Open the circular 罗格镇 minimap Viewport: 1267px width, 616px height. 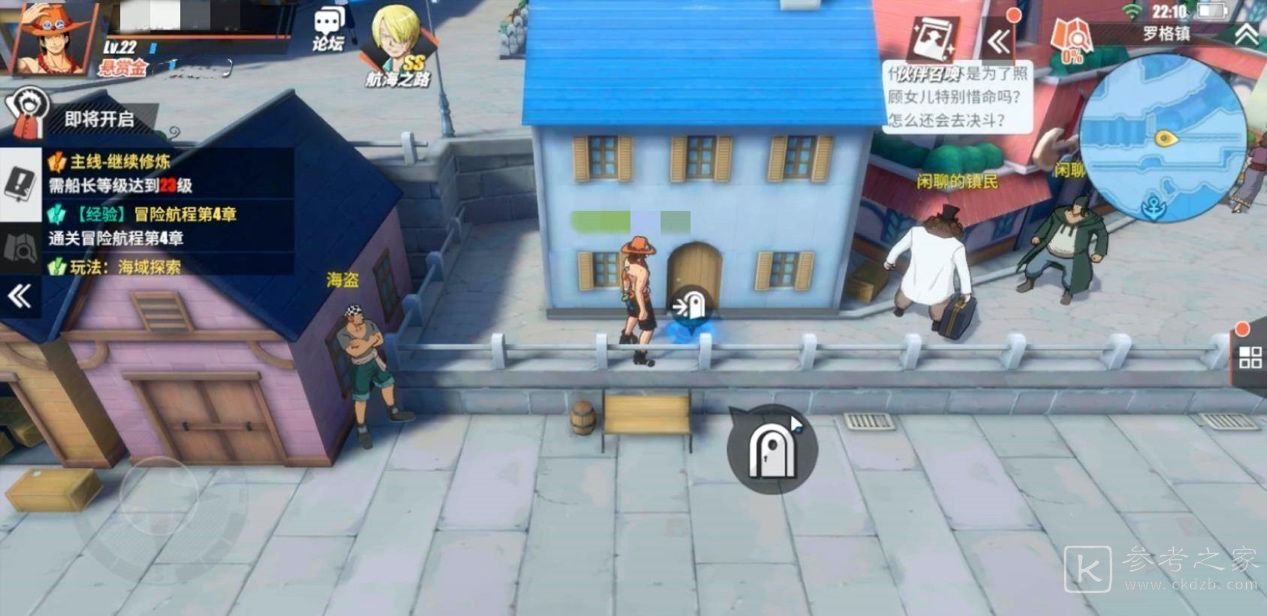pyautogui.click(x=1163, y=137)
